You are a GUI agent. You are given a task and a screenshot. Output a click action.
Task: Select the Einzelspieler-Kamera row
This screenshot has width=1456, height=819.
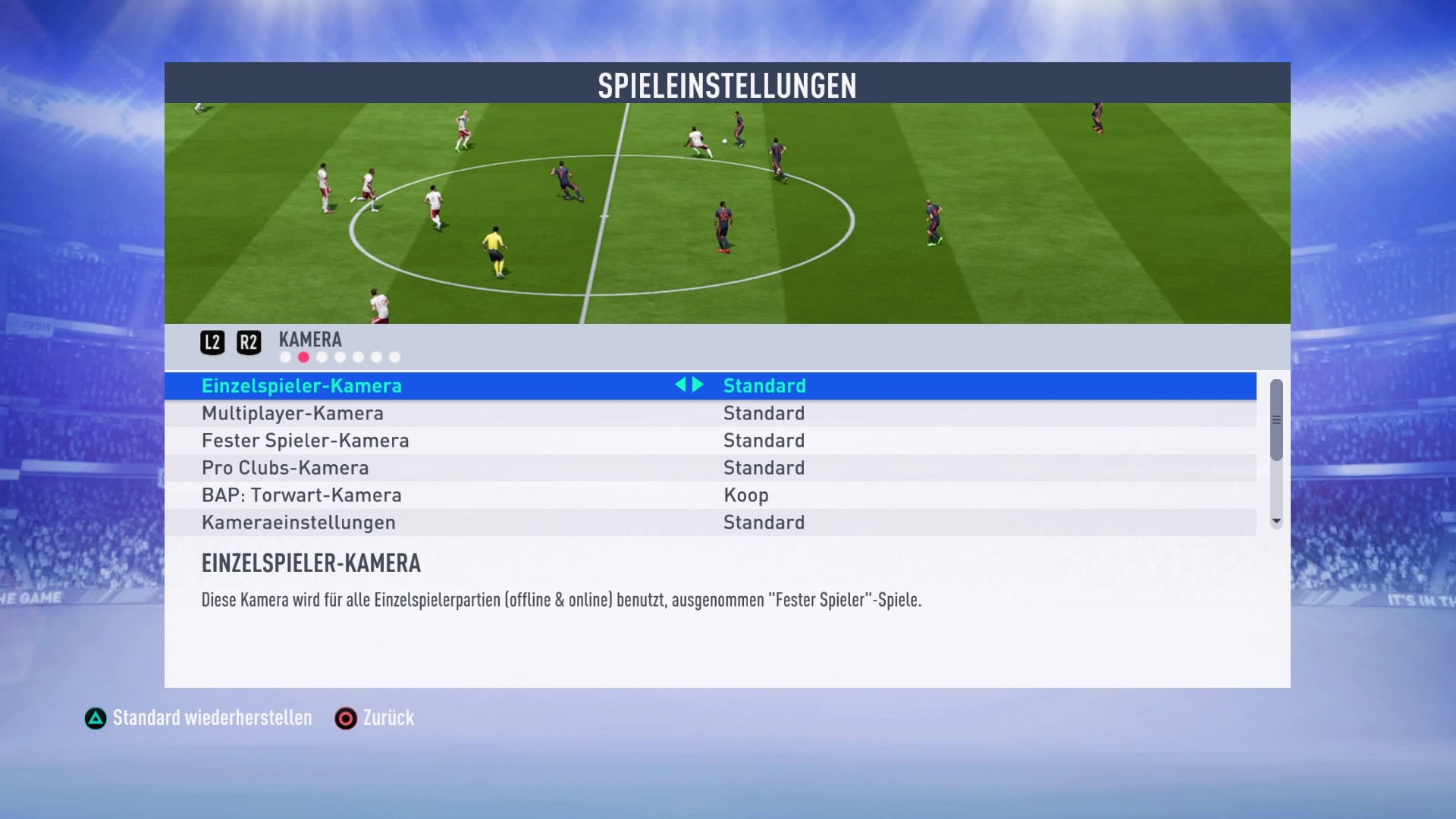point(302,386)
